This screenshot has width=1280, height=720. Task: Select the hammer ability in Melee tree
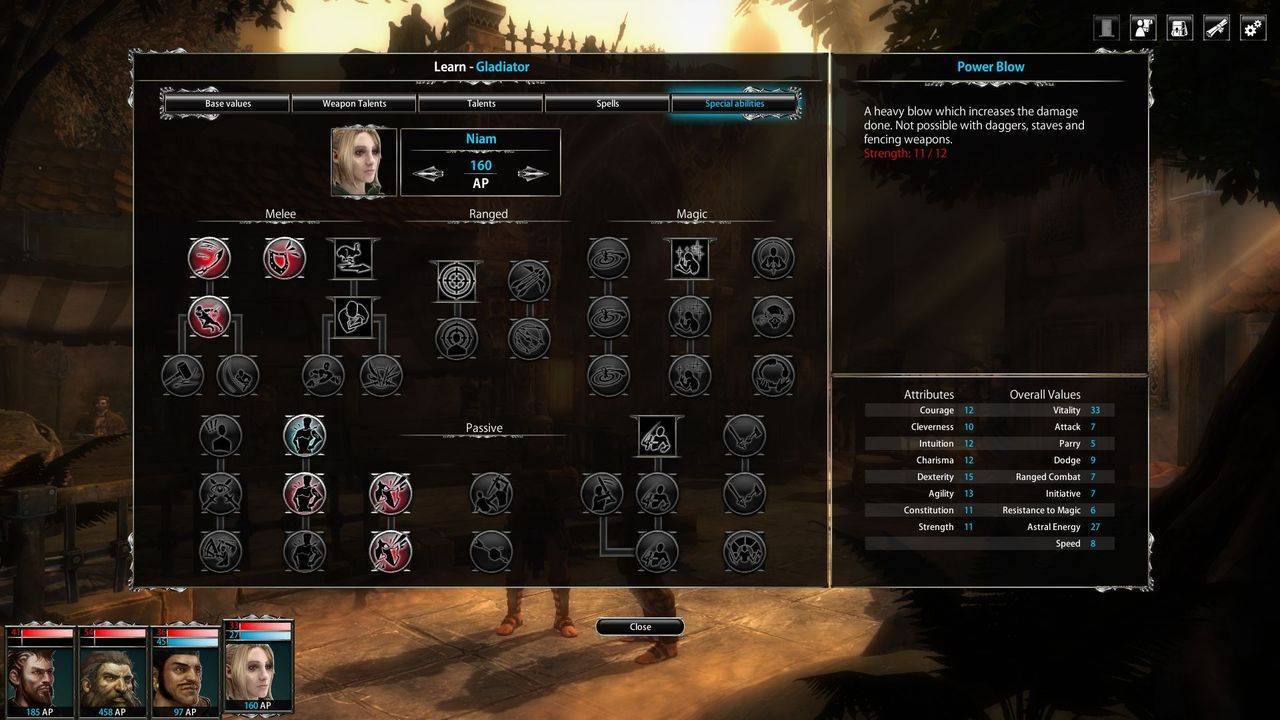(182, 376)
